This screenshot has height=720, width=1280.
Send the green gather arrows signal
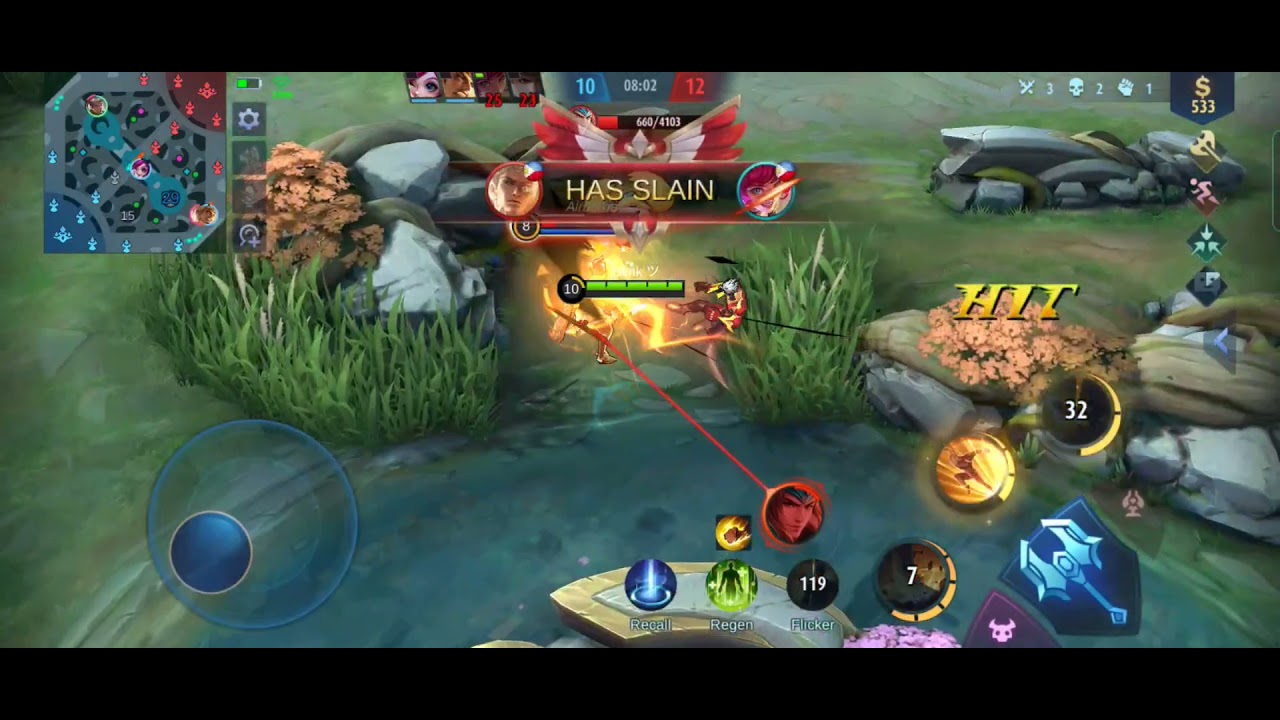pos(1206,241)
